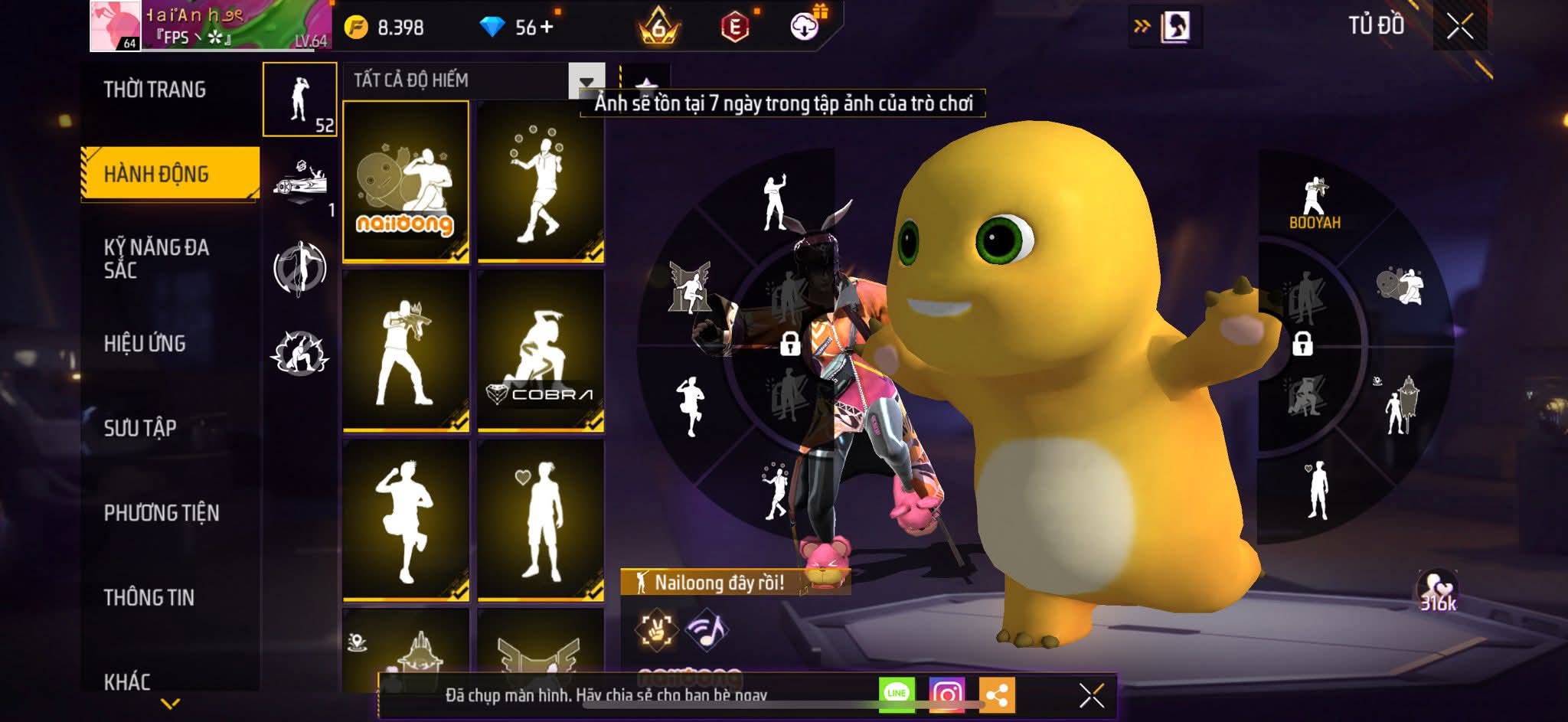Switch to the Hiệu Ứng section
Screen dimensions: 1568x722
[x=145, y=344]
